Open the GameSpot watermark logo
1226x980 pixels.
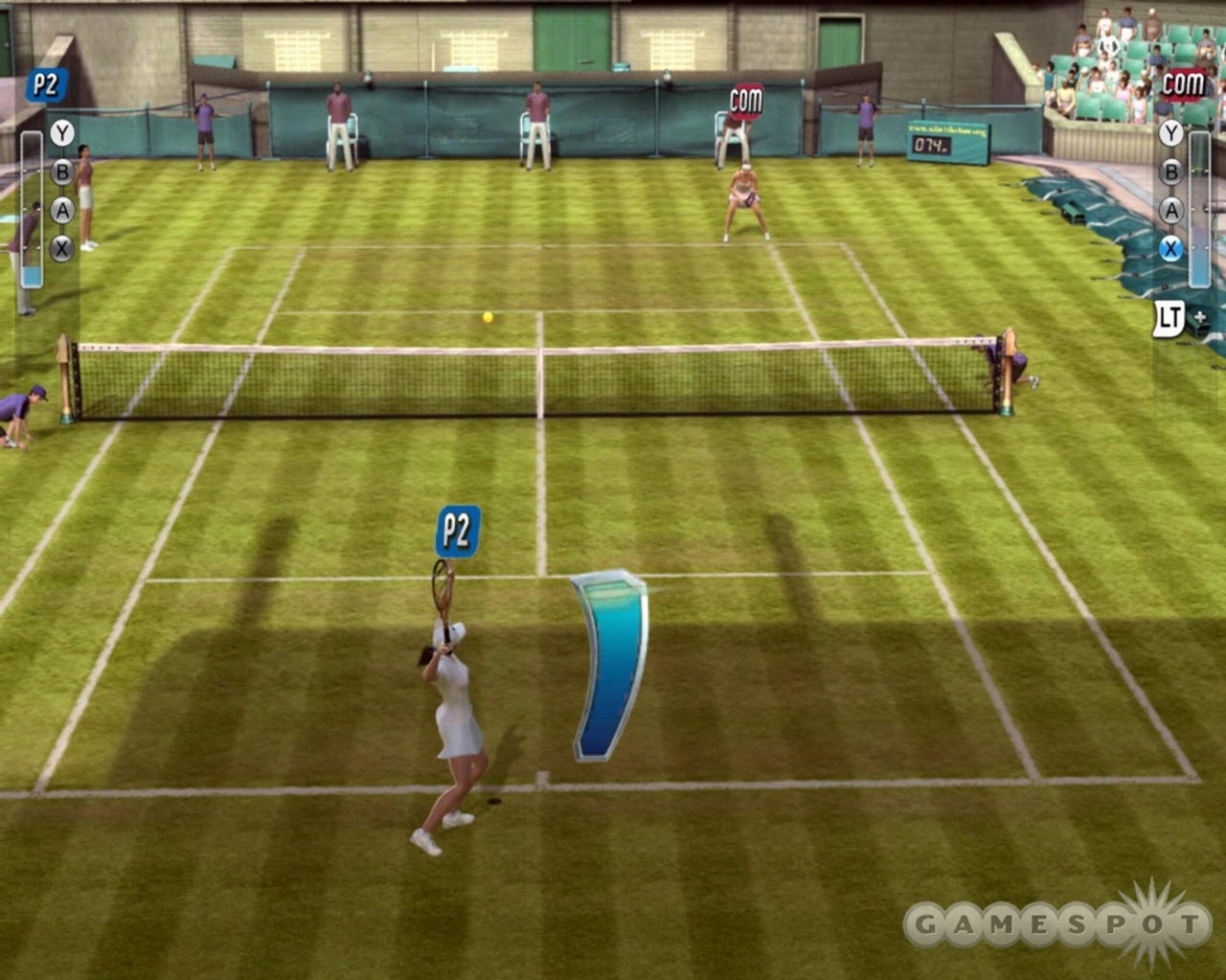1058,924
